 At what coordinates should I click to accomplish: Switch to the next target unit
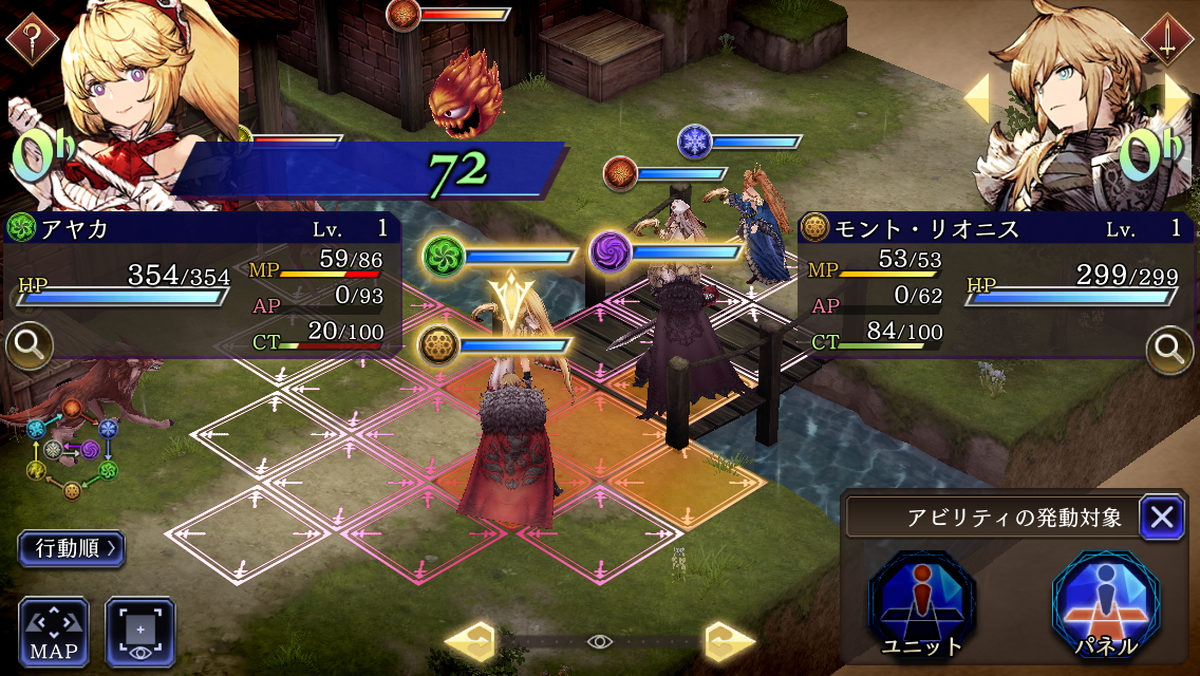(1177, 98)
